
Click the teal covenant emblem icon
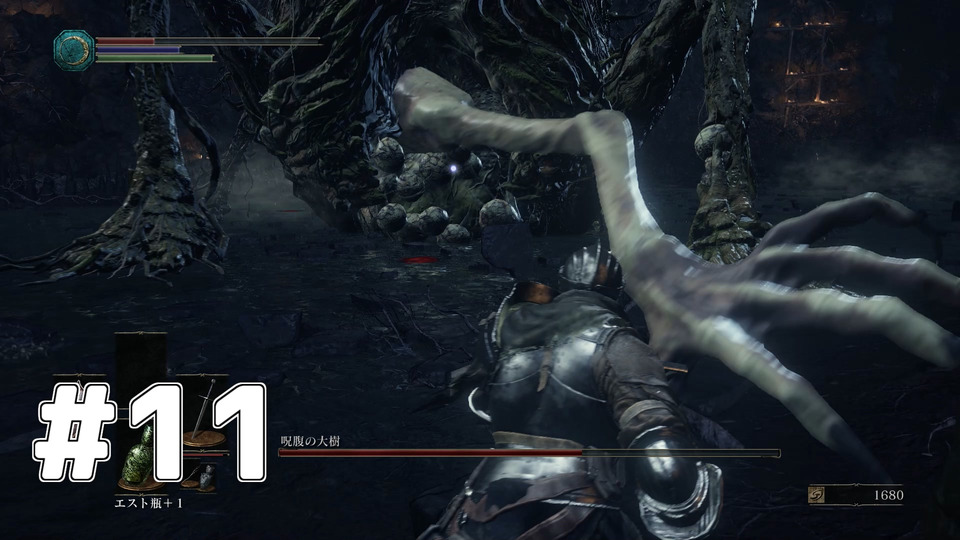(x=75, y=50)
